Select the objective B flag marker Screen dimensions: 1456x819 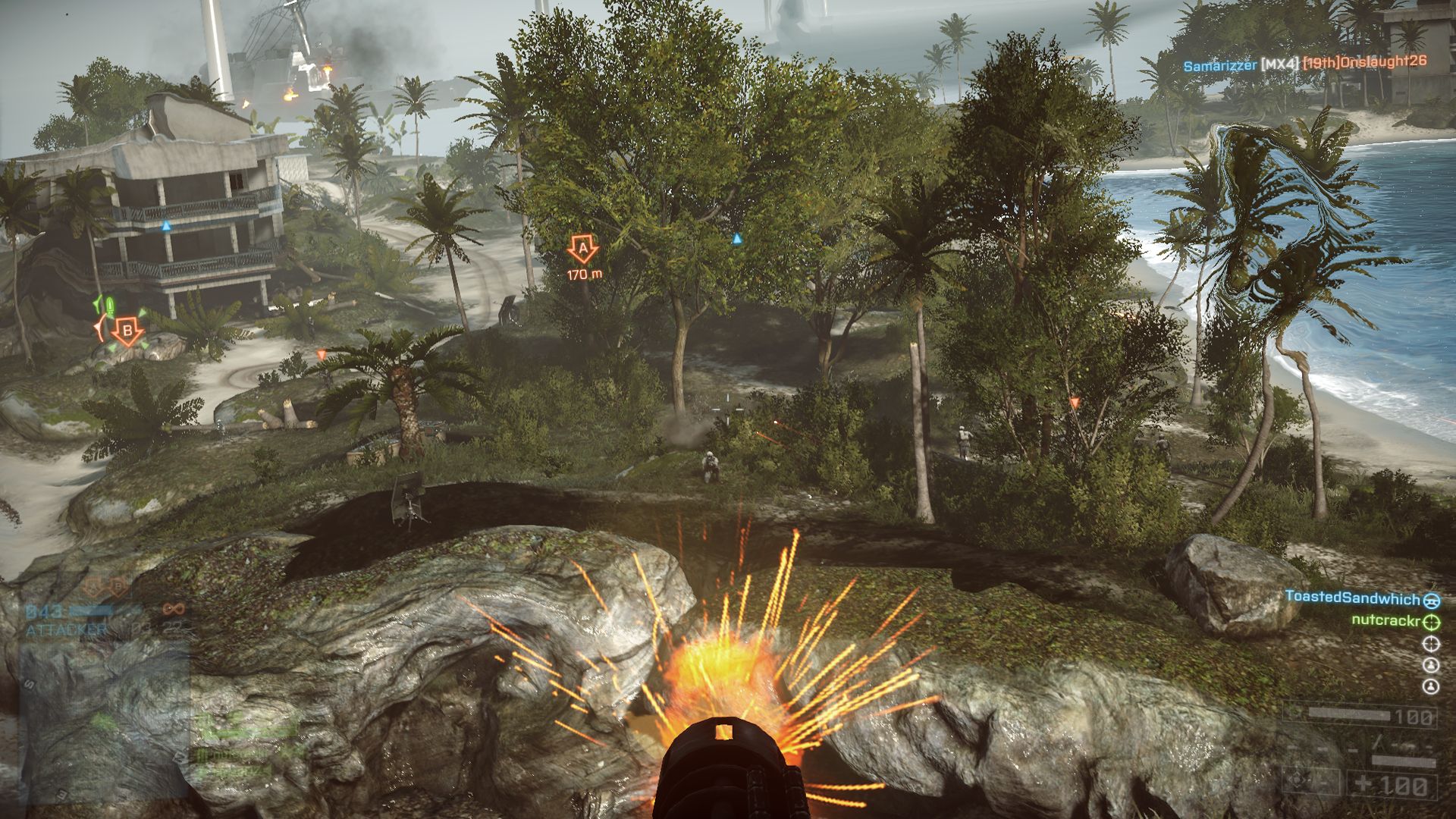tap(127, 331)
